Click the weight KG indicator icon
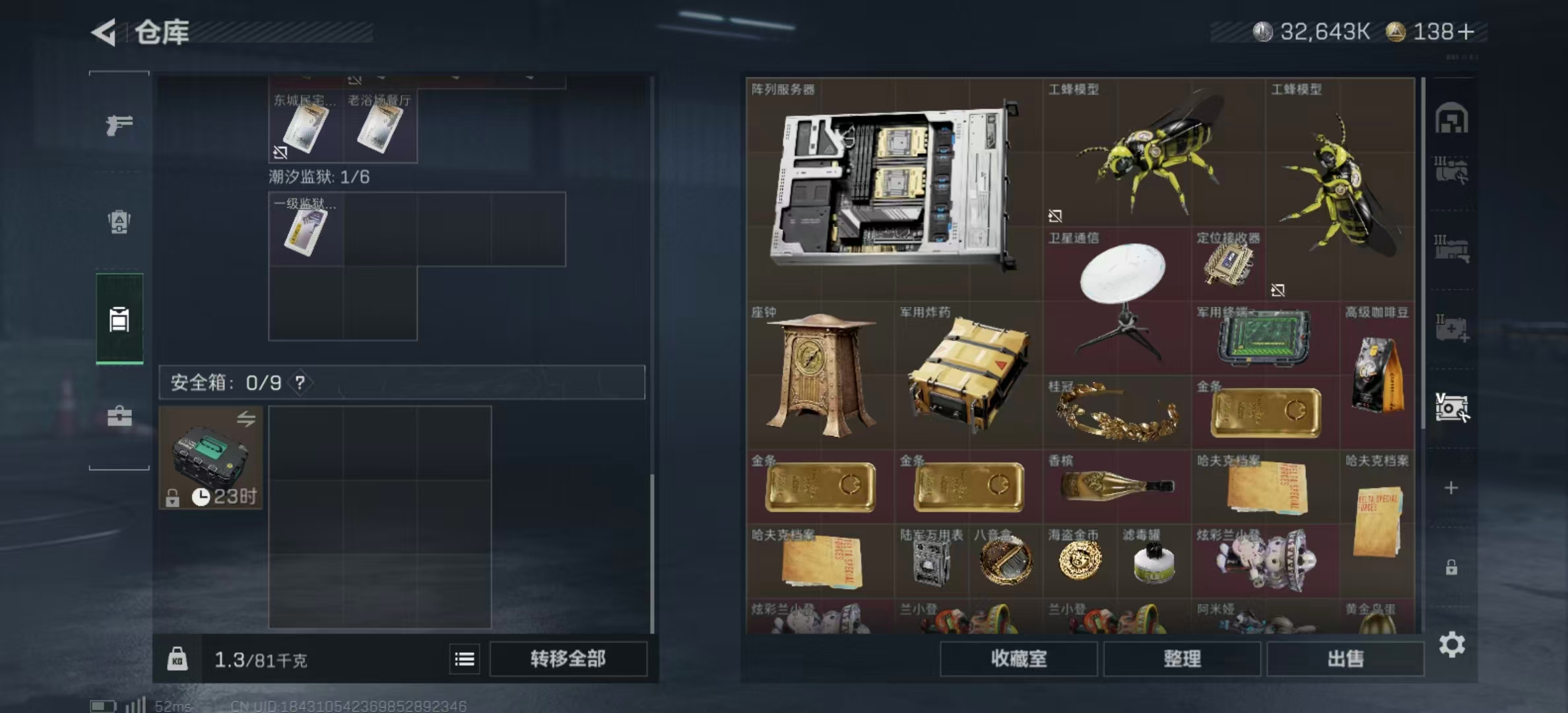Viewport: 1568px width, 713px height. pyautogui.click(x=179, y=659)
